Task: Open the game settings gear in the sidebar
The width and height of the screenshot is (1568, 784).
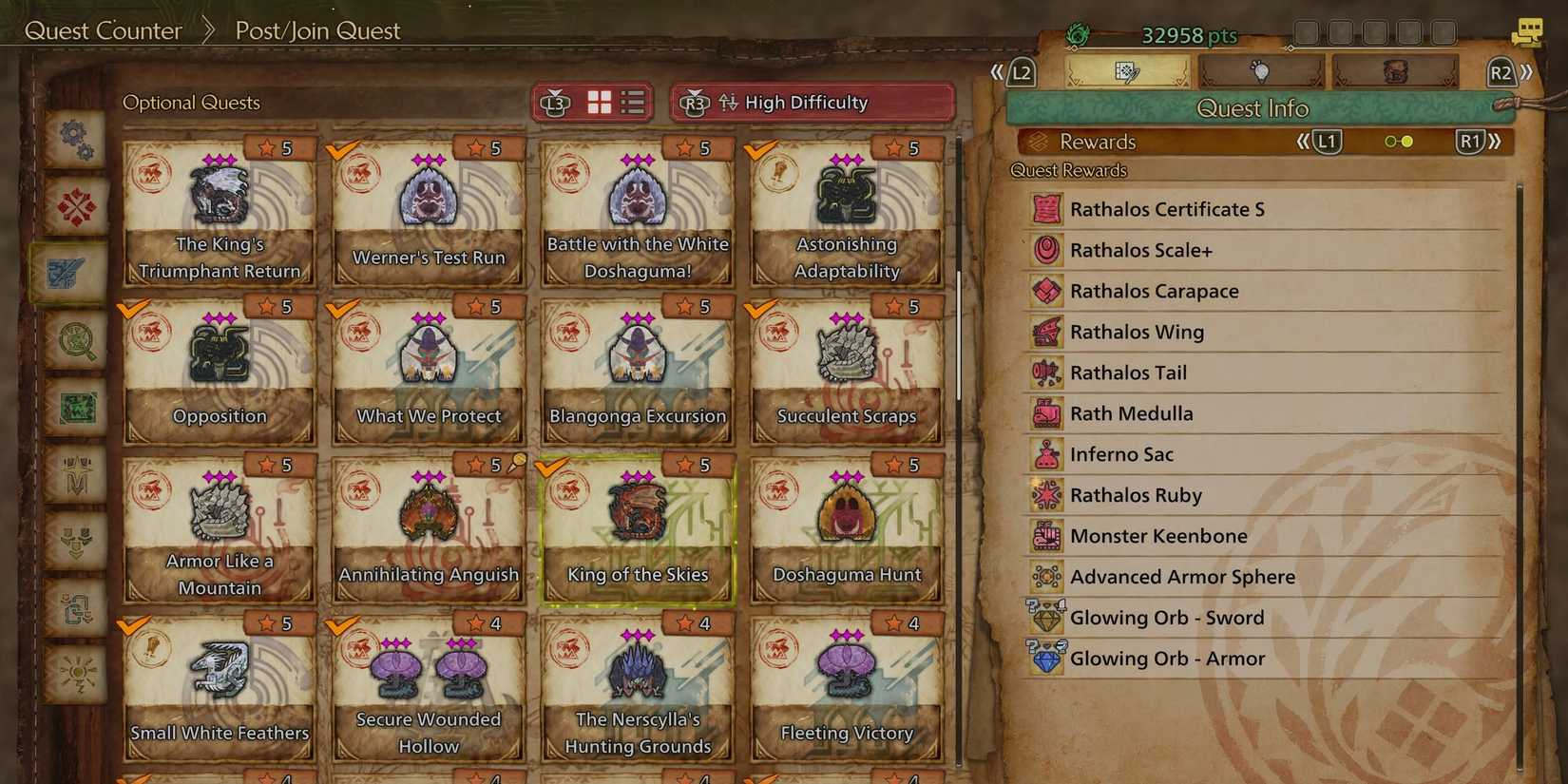Action: (76, 140)
